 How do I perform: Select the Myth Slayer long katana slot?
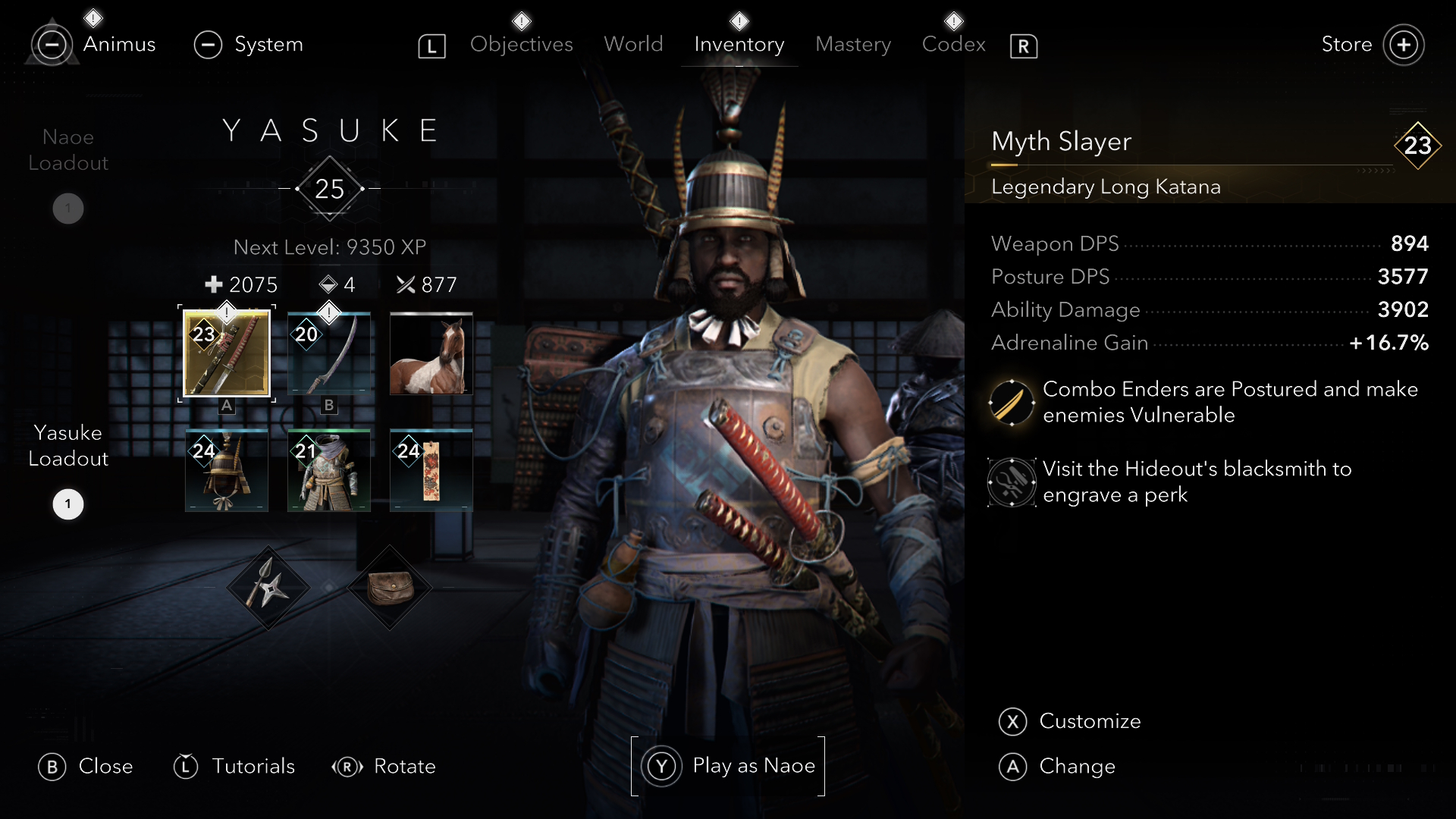tap(227, 353)
